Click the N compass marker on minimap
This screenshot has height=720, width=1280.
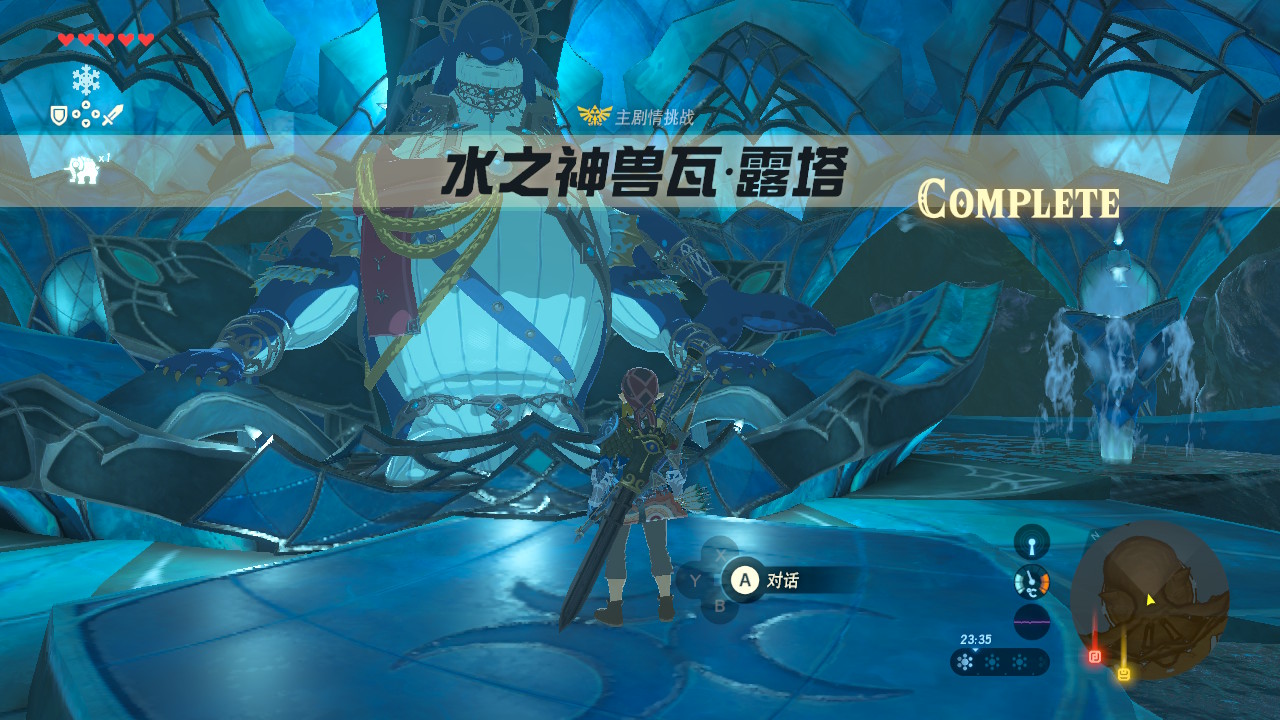pyautogui.click(x=1094, y=534)
